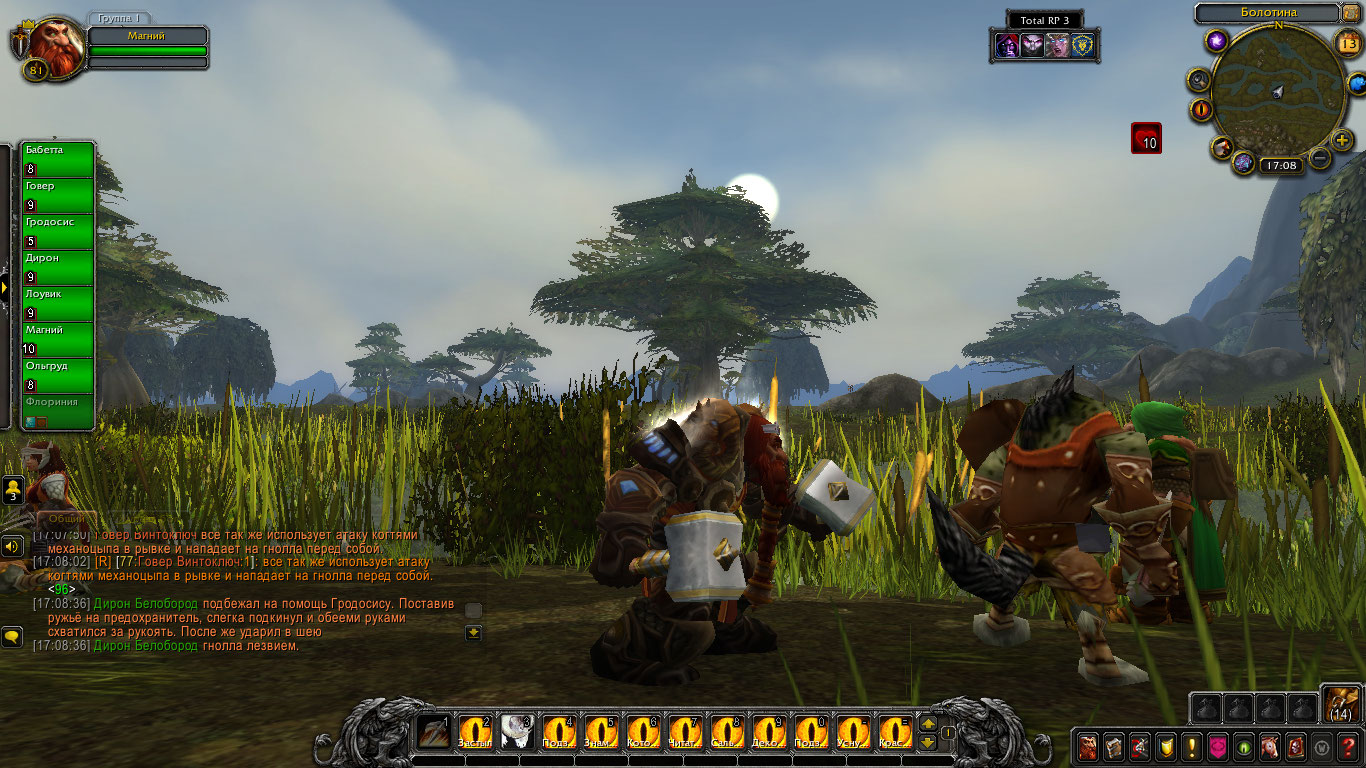Open the calendar button showing 13
Screen dimensions: 1366x768
click(1347, 42)
